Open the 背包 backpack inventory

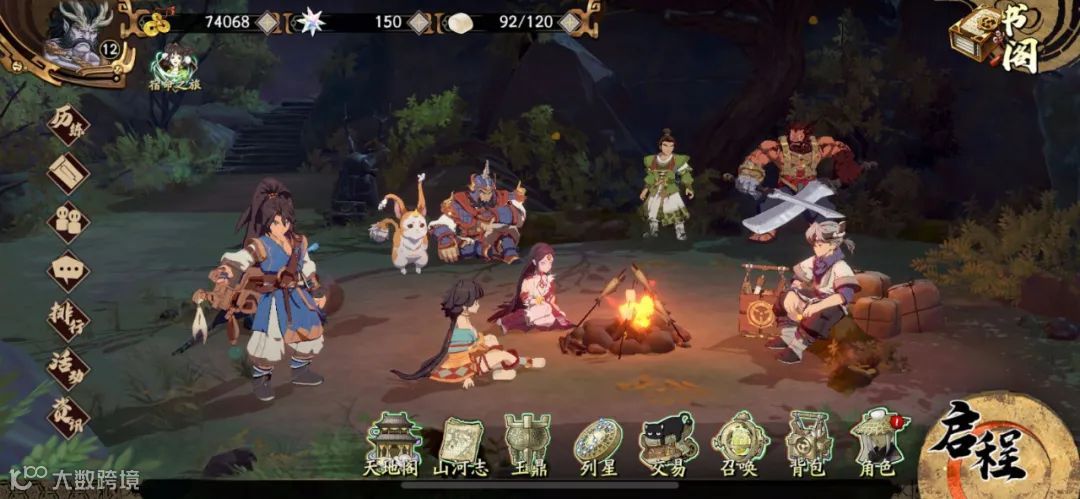click(809, 446)
